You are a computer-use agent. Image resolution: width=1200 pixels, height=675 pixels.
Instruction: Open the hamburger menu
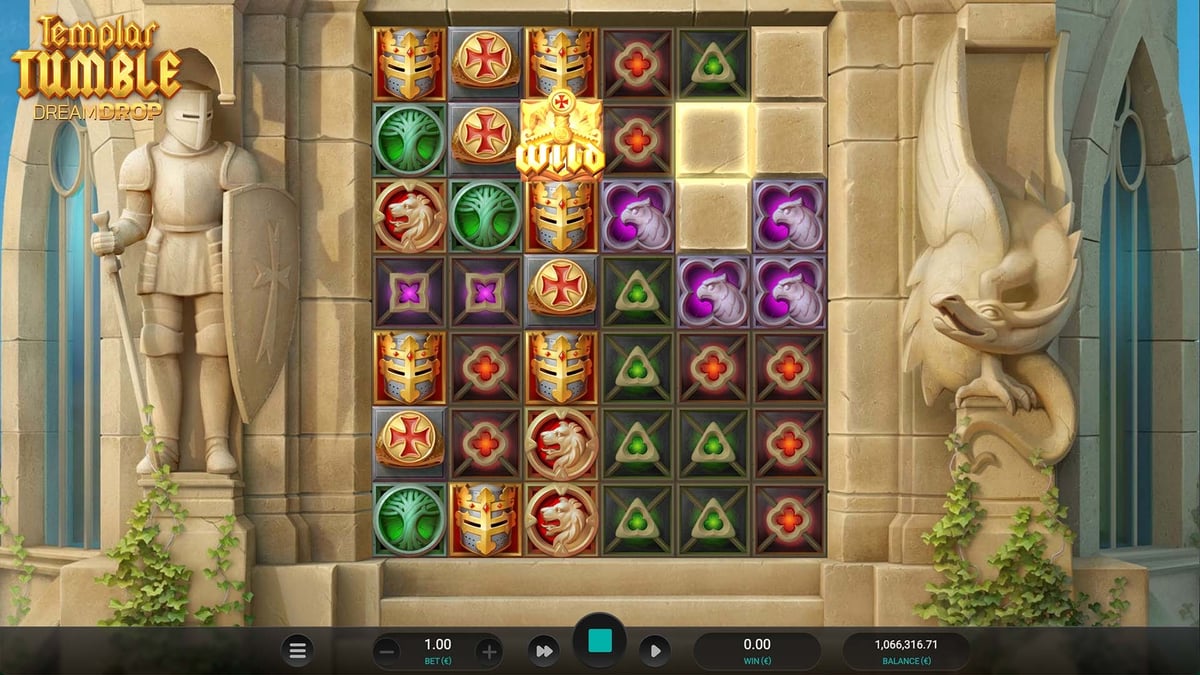click(x=297, y=651)
